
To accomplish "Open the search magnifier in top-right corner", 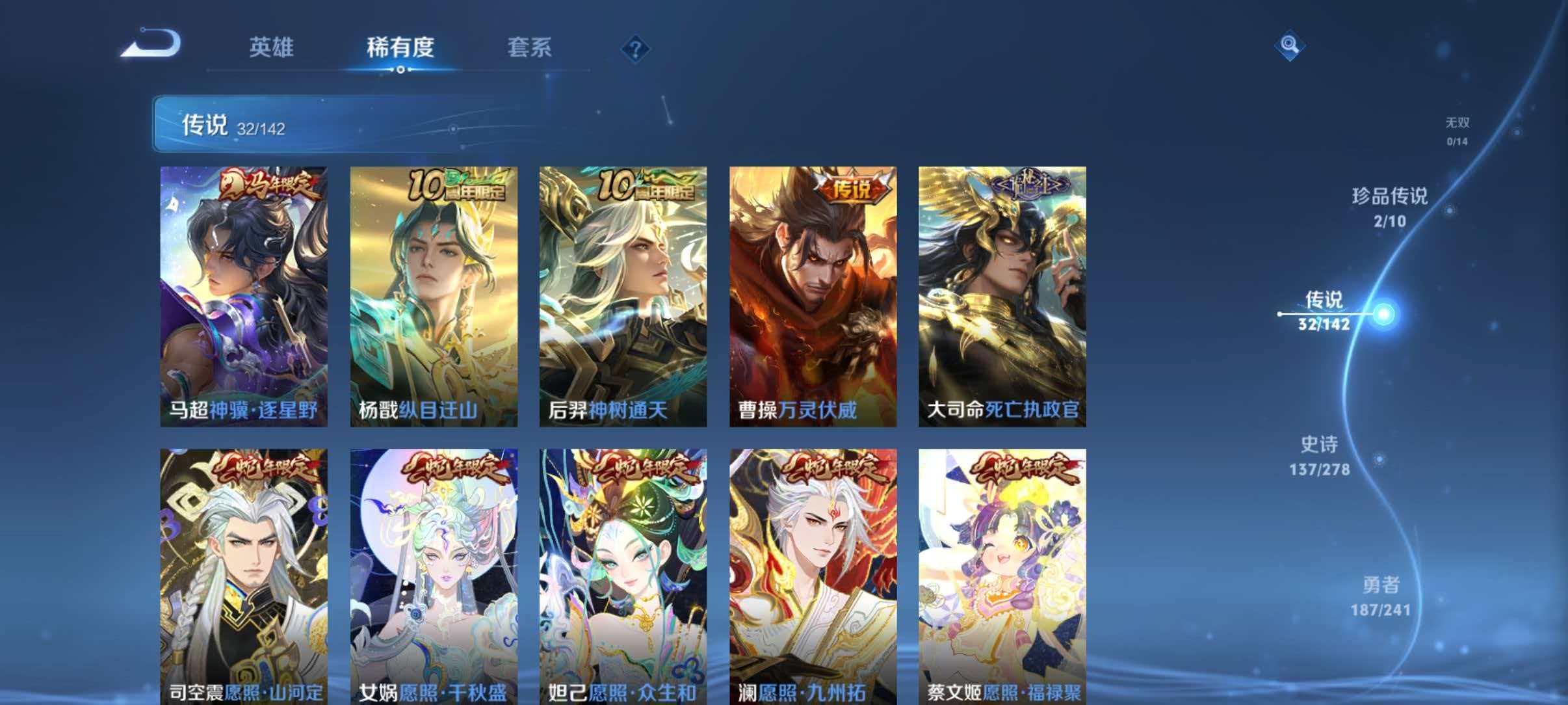I will [x=1291, y=46].
